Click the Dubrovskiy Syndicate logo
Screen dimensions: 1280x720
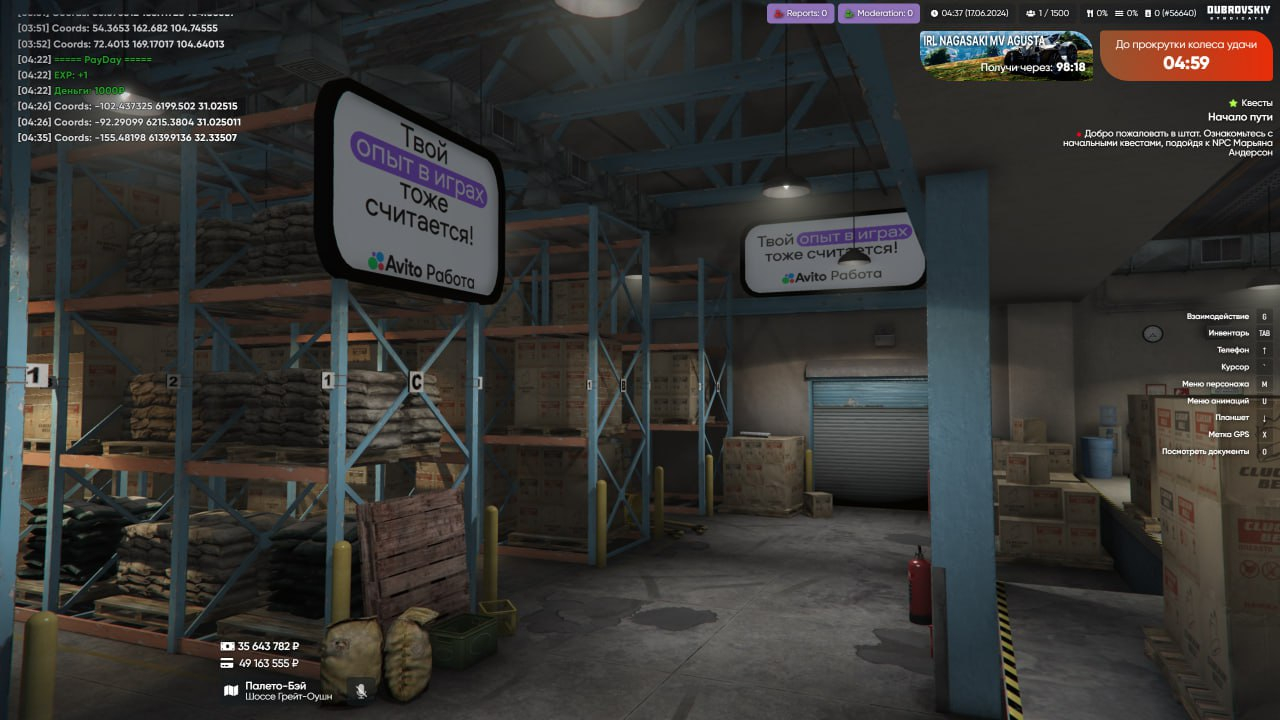(1238, 12)
